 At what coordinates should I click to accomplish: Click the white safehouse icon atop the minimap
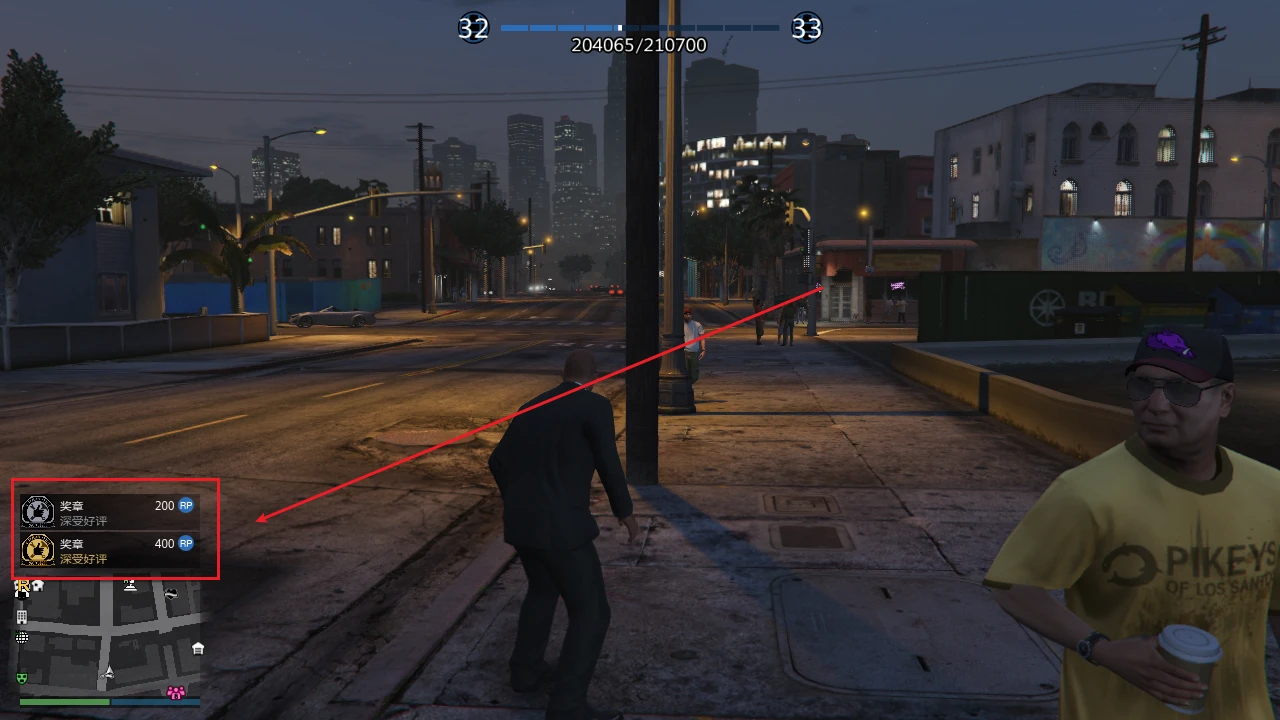pyautogui.click(x=37, y=586)
